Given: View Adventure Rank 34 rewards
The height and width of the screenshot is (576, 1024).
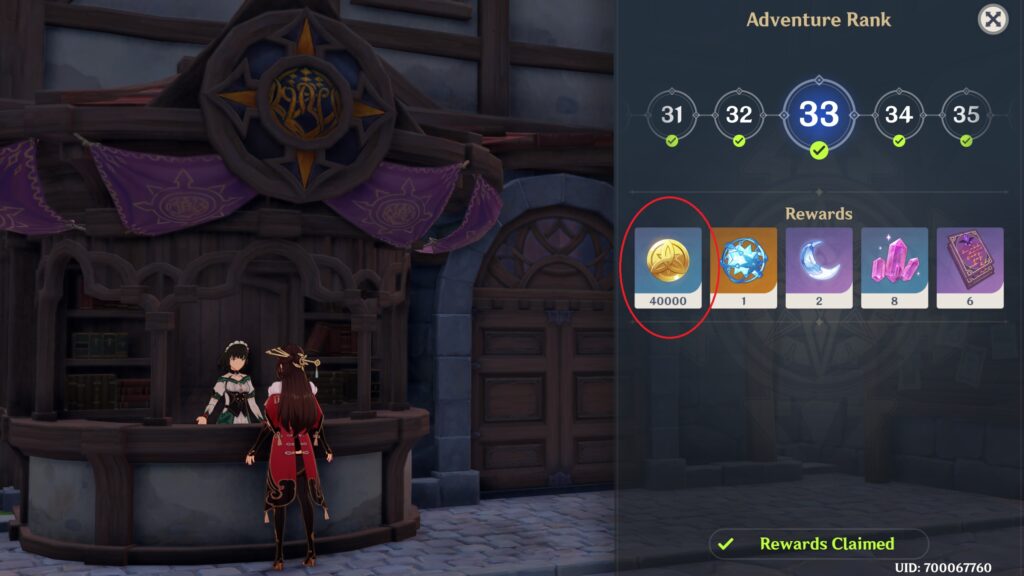Looking at the screenshot, I should 899,115.
